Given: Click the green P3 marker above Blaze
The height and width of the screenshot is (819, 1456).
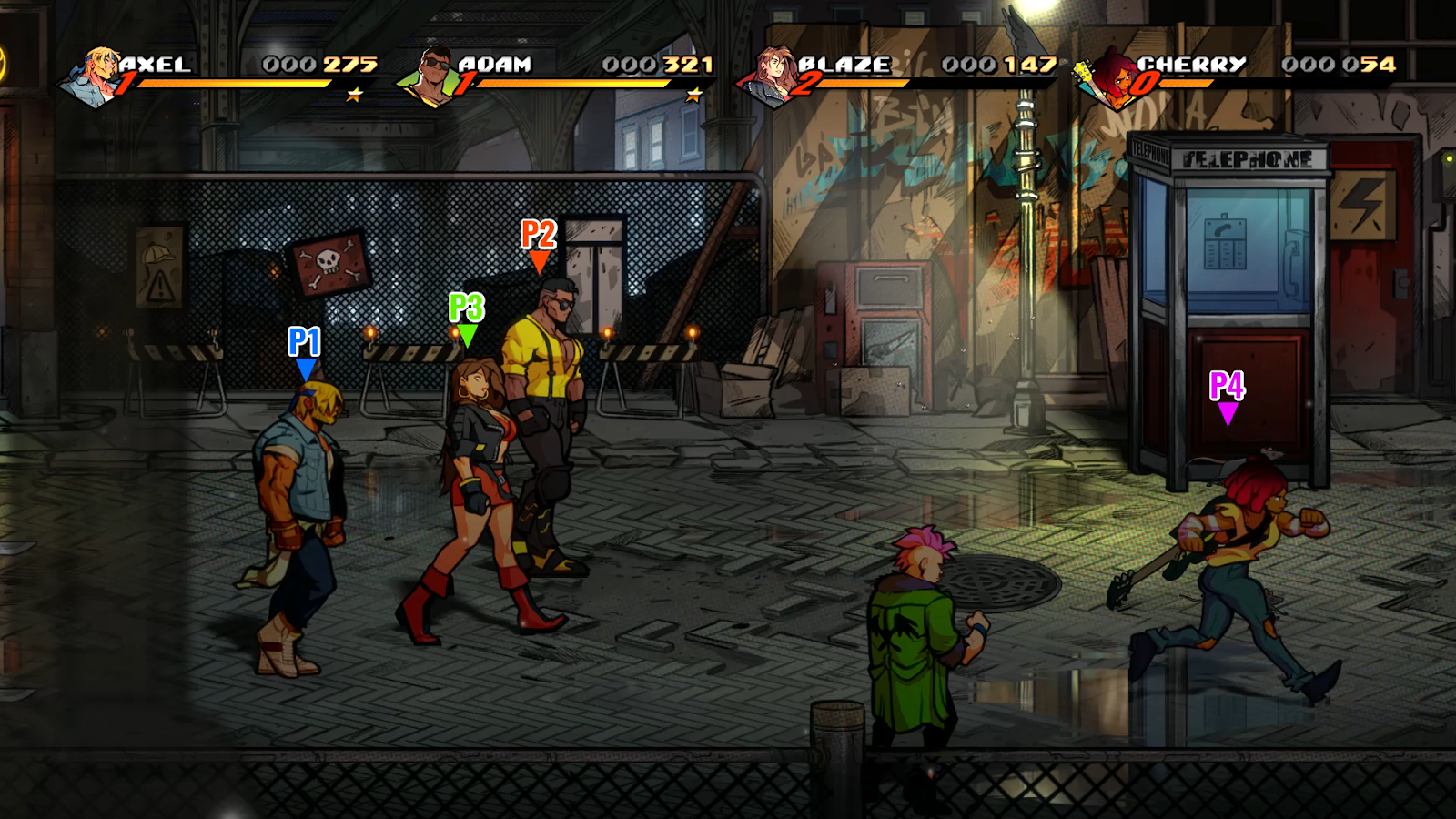Looking at the screenshot, I should coord(466,319).
